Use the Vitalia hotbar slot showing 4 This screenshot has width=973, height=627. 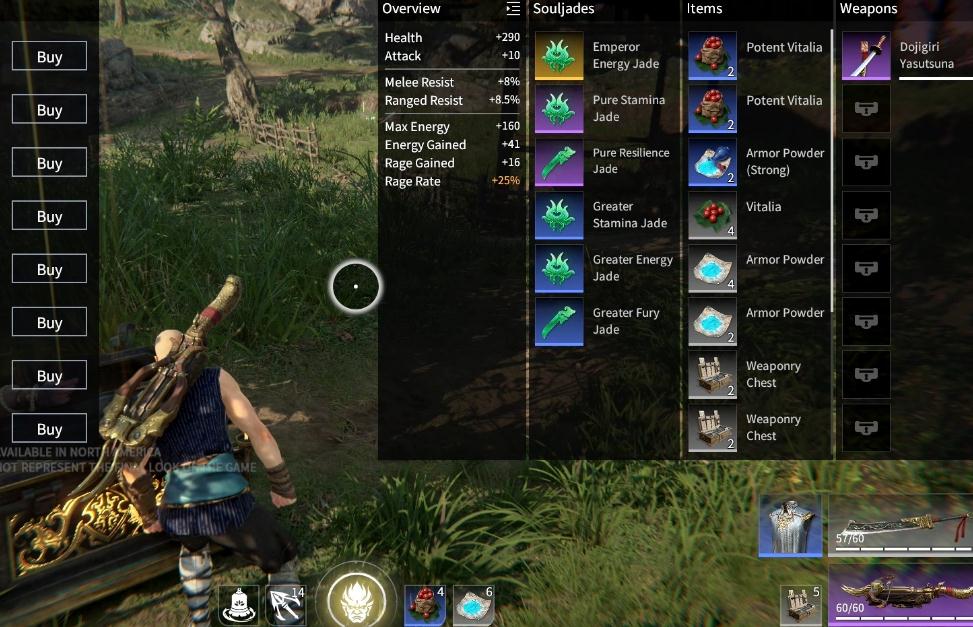(424, 605)
